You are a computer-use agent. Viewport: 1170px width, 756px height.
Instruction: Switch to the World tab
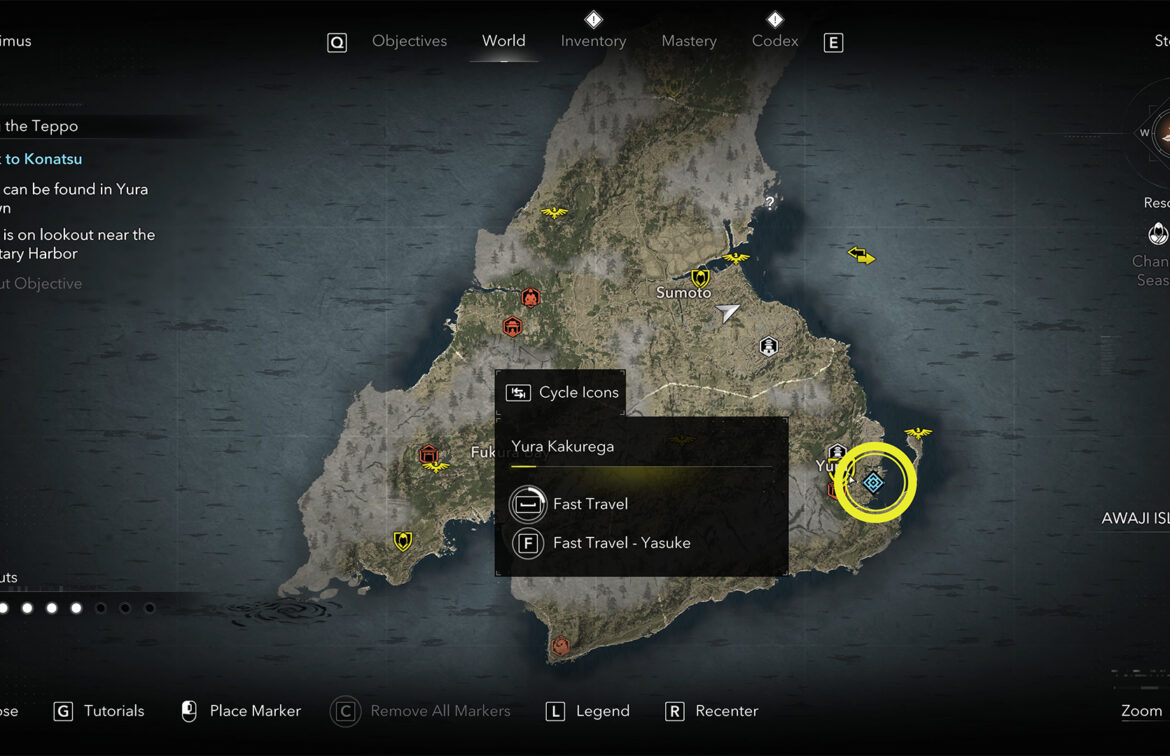click(x=503, y=41)
